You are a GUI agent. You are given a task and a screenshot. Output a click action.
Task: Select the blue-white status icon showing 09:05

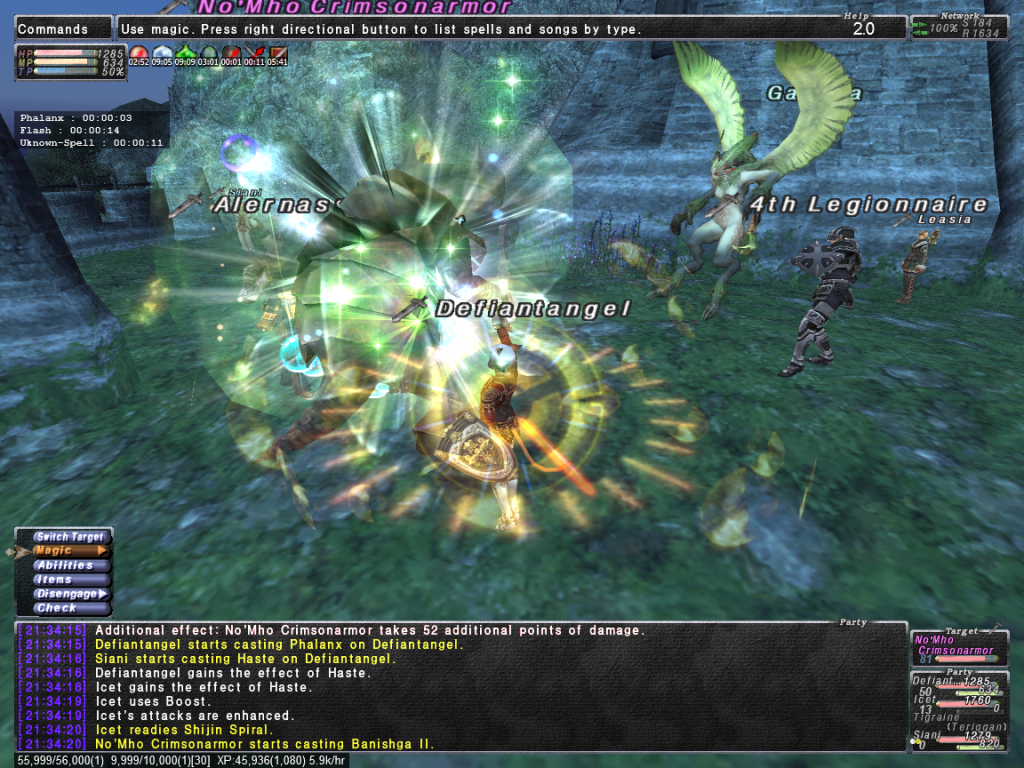(x=163, y=52)
